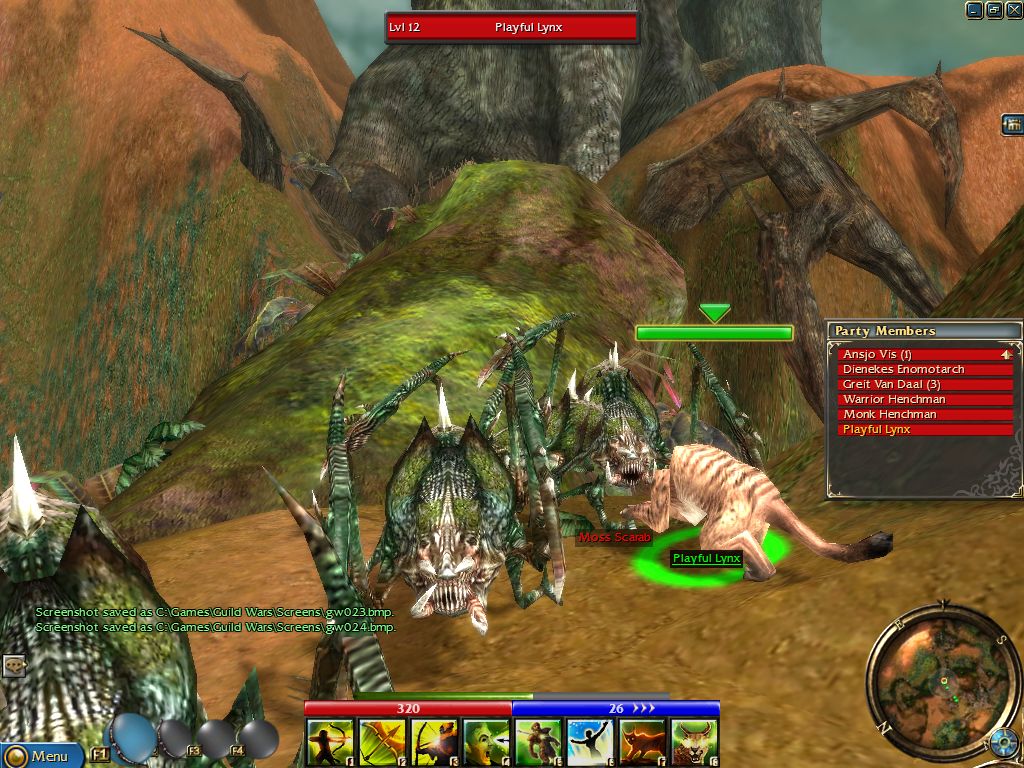Screen dimensions: 1024x768
Task: Open the speech bubble chat icon
Action: [13, 665]
